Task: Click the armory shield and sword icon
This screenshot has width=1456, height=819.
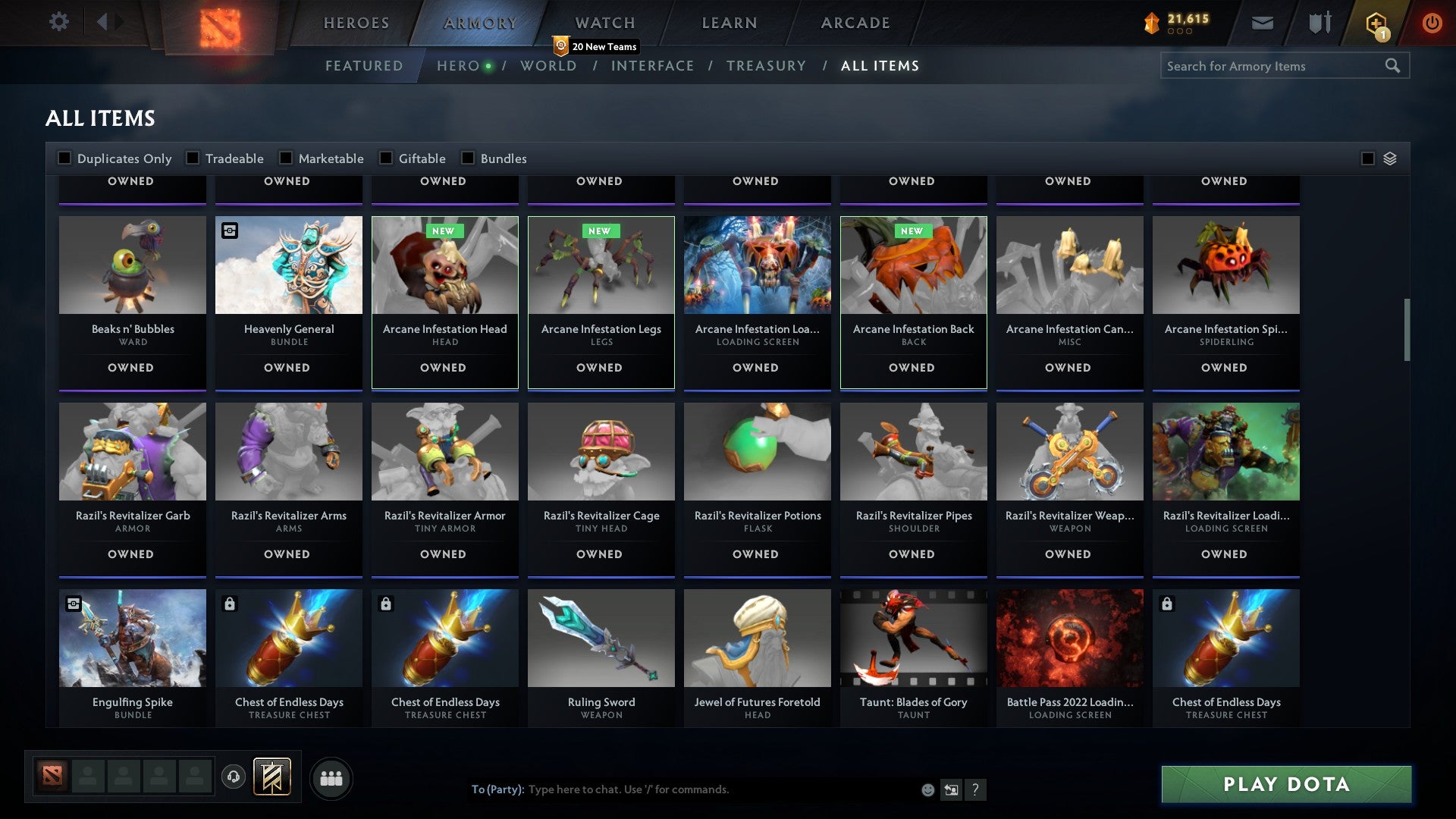Action: pos(1319,23)
